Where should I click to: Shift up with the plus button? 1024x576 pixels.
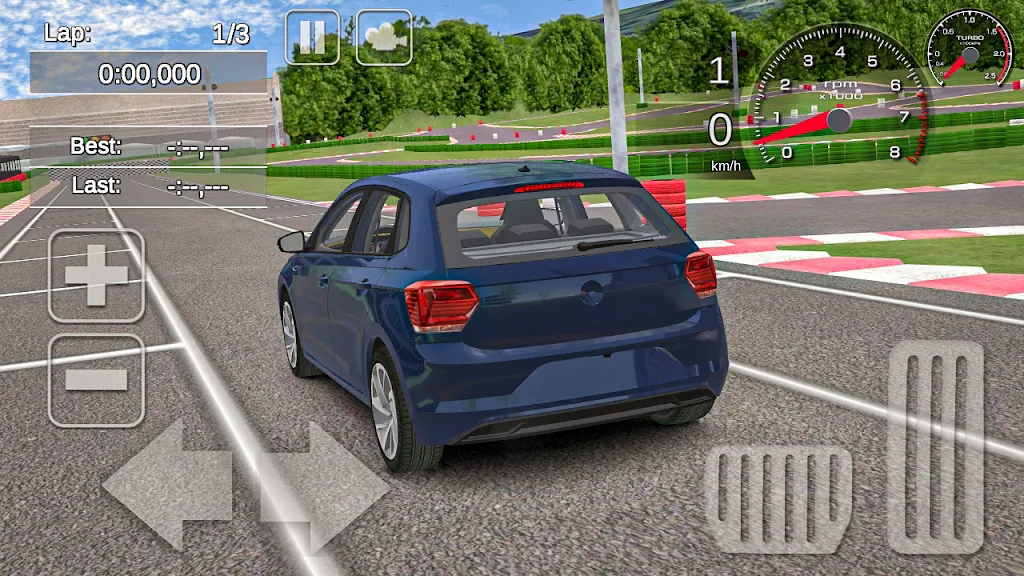[x=96, y=276]
